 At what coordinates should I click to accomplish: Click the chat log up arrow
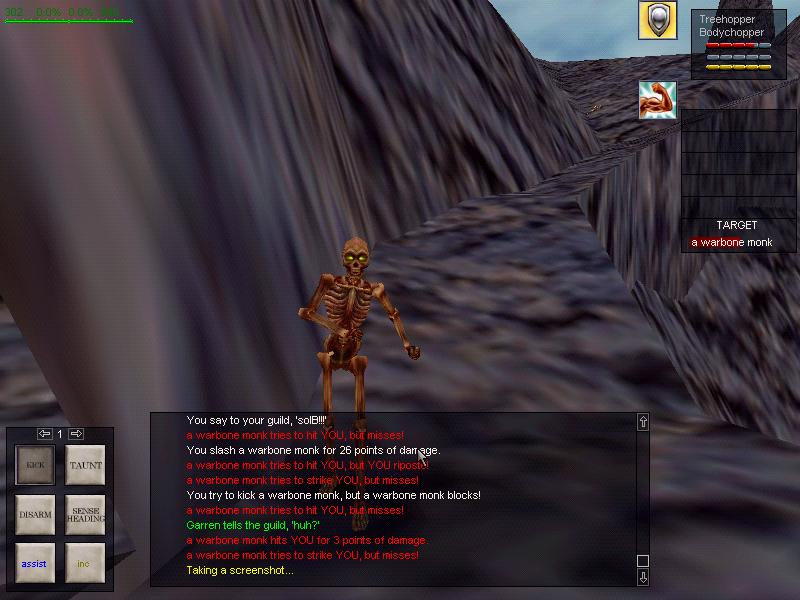point(643,422)
